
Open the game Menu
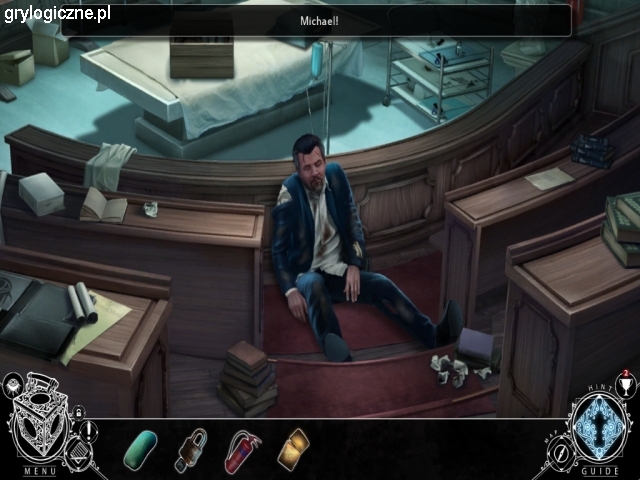[x=40, y=470]
